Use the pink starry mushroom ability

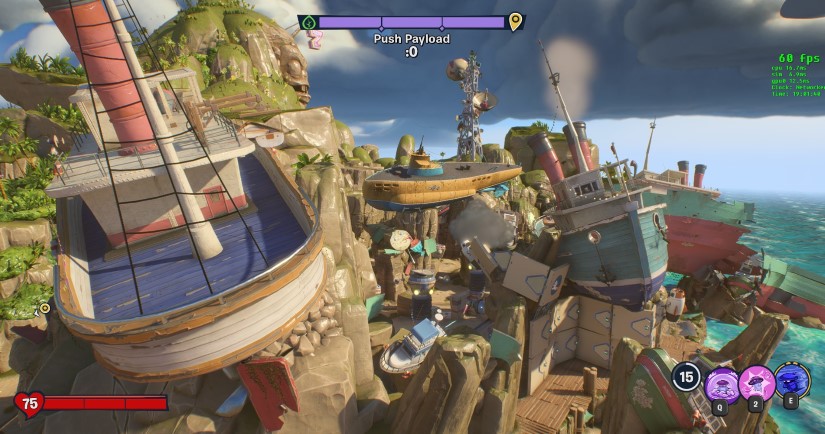[x=757, y=383]
